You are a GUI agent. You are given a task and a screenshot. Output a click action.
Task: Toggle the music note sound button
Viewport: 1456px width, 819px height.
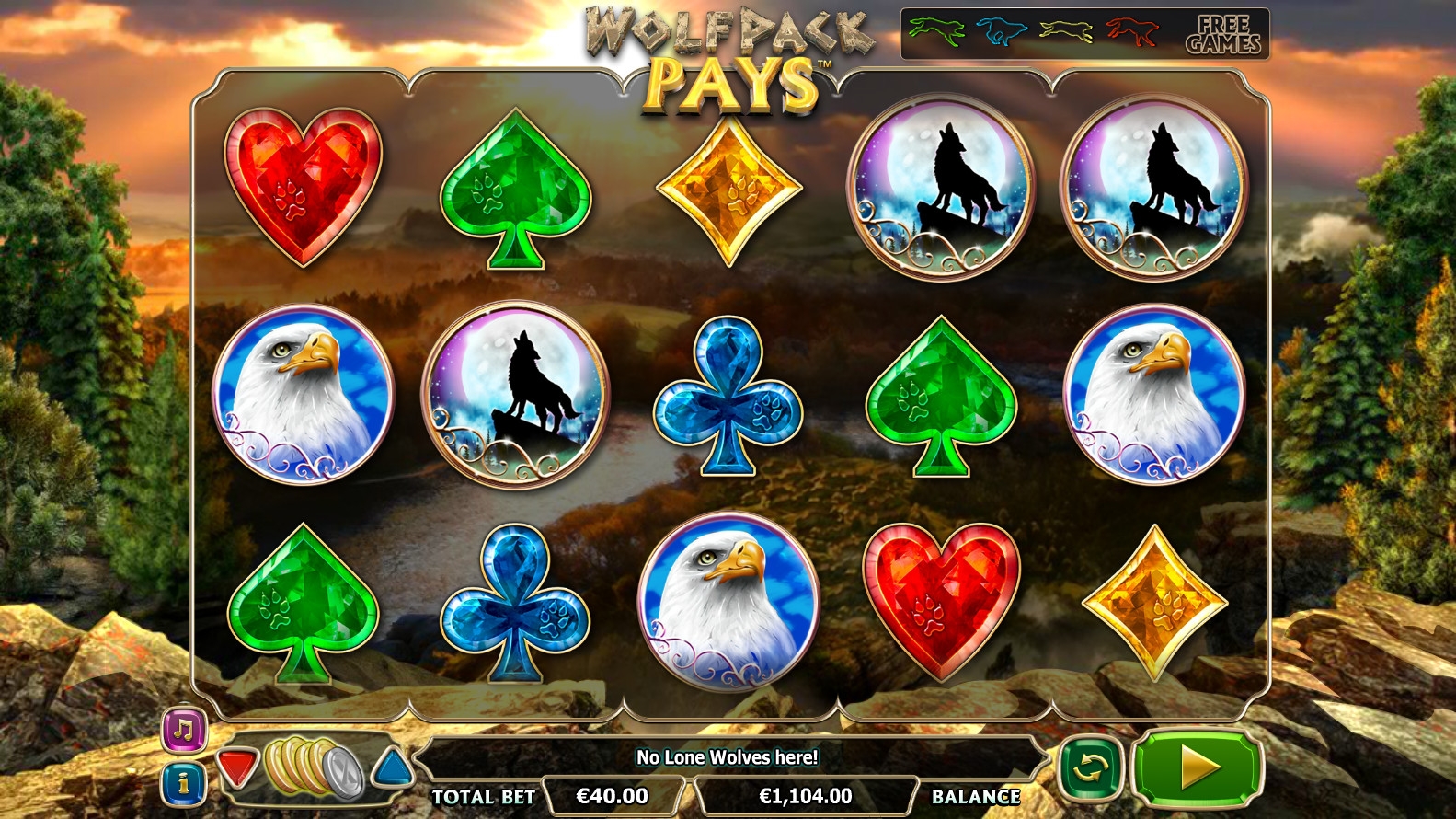pos(184,731)
